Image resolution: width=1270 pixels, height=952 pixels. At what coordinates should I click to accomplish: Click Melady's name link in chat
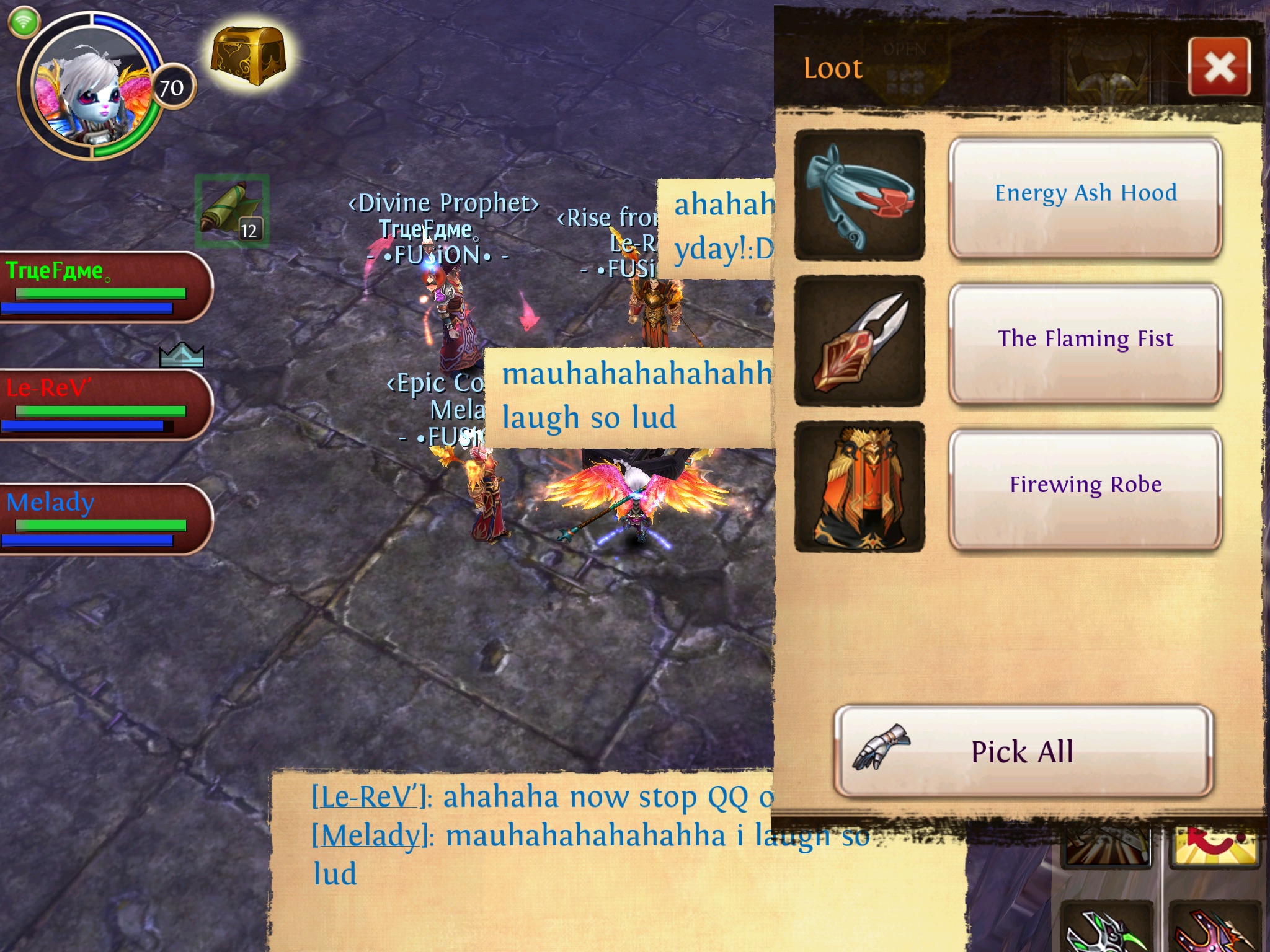click(x=372, y=835)
